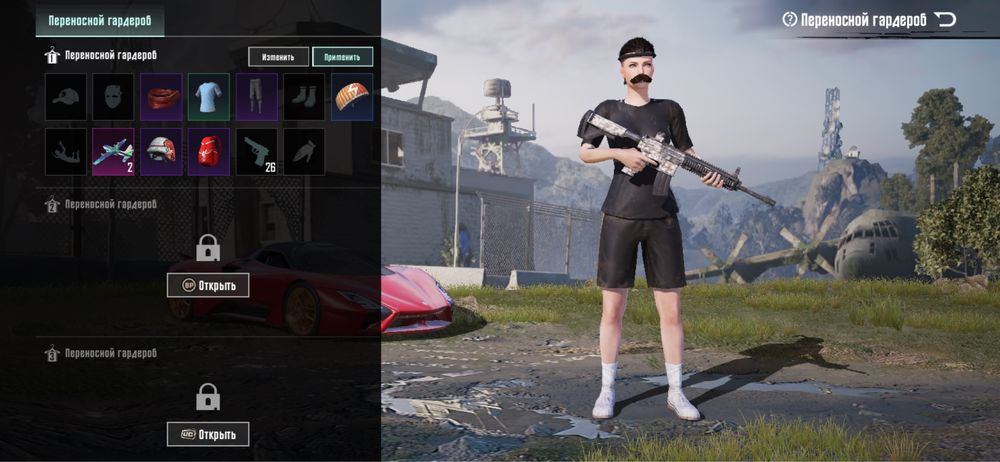The width and height of the screenshot is (1000, 462).
Task: Choose the red and white helmet slot
Action: (x=161, y=152)
